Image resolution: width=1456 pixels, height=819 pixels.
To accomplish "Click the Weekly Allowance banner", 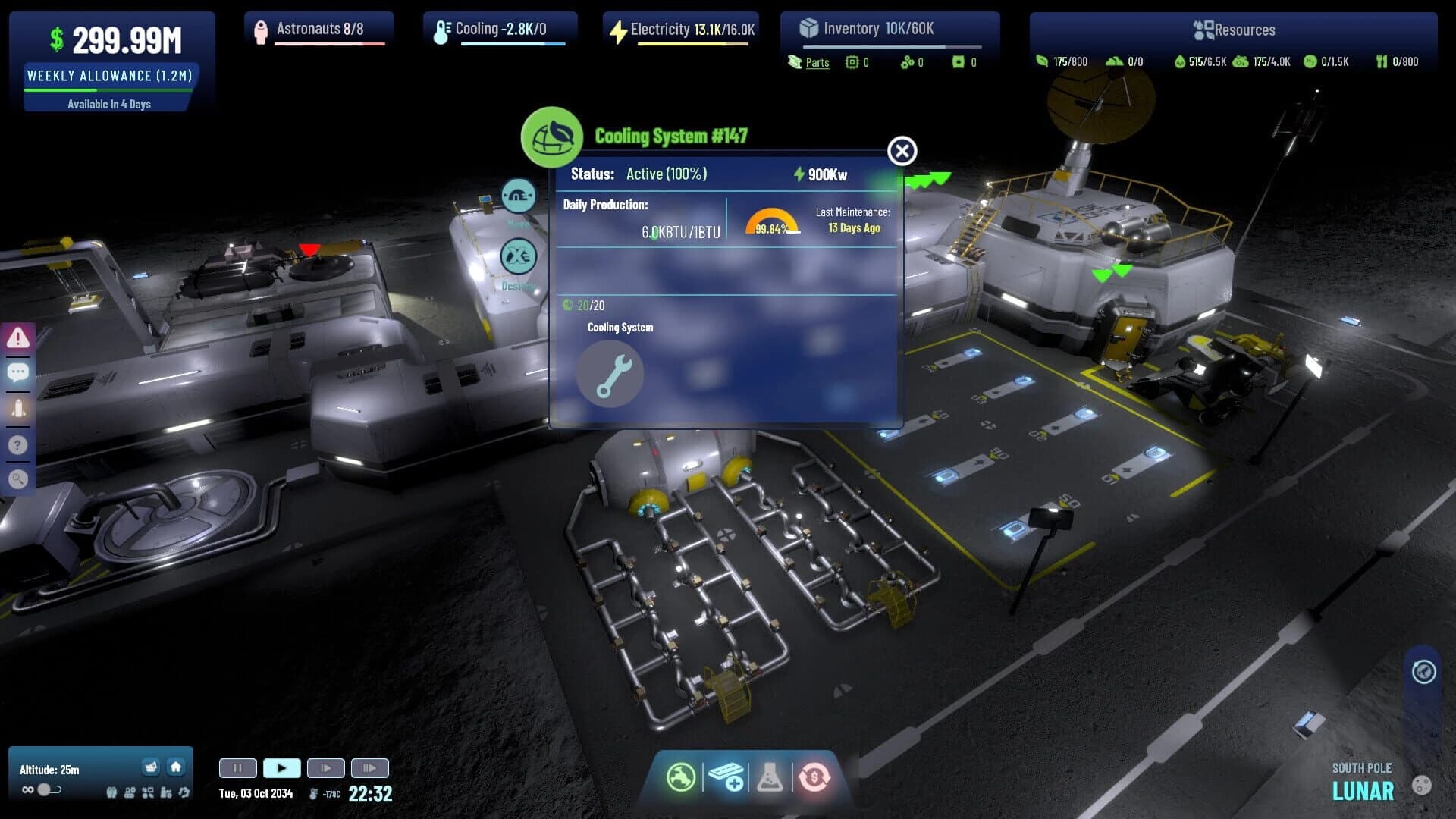I will coord(111,76).
